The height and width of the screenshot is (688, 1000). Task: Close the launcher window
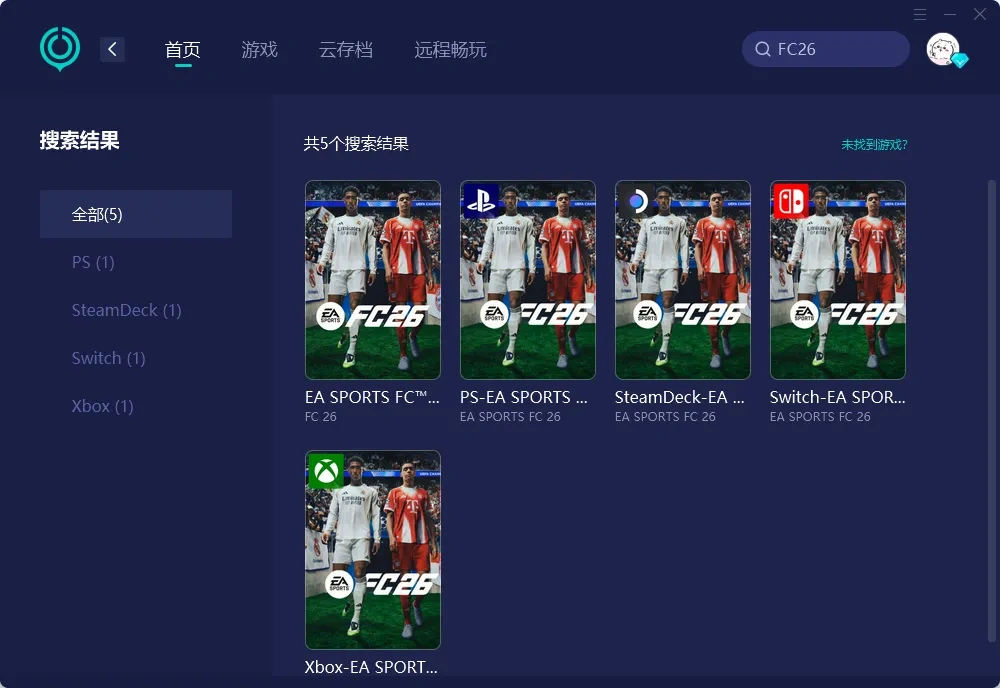980,14
